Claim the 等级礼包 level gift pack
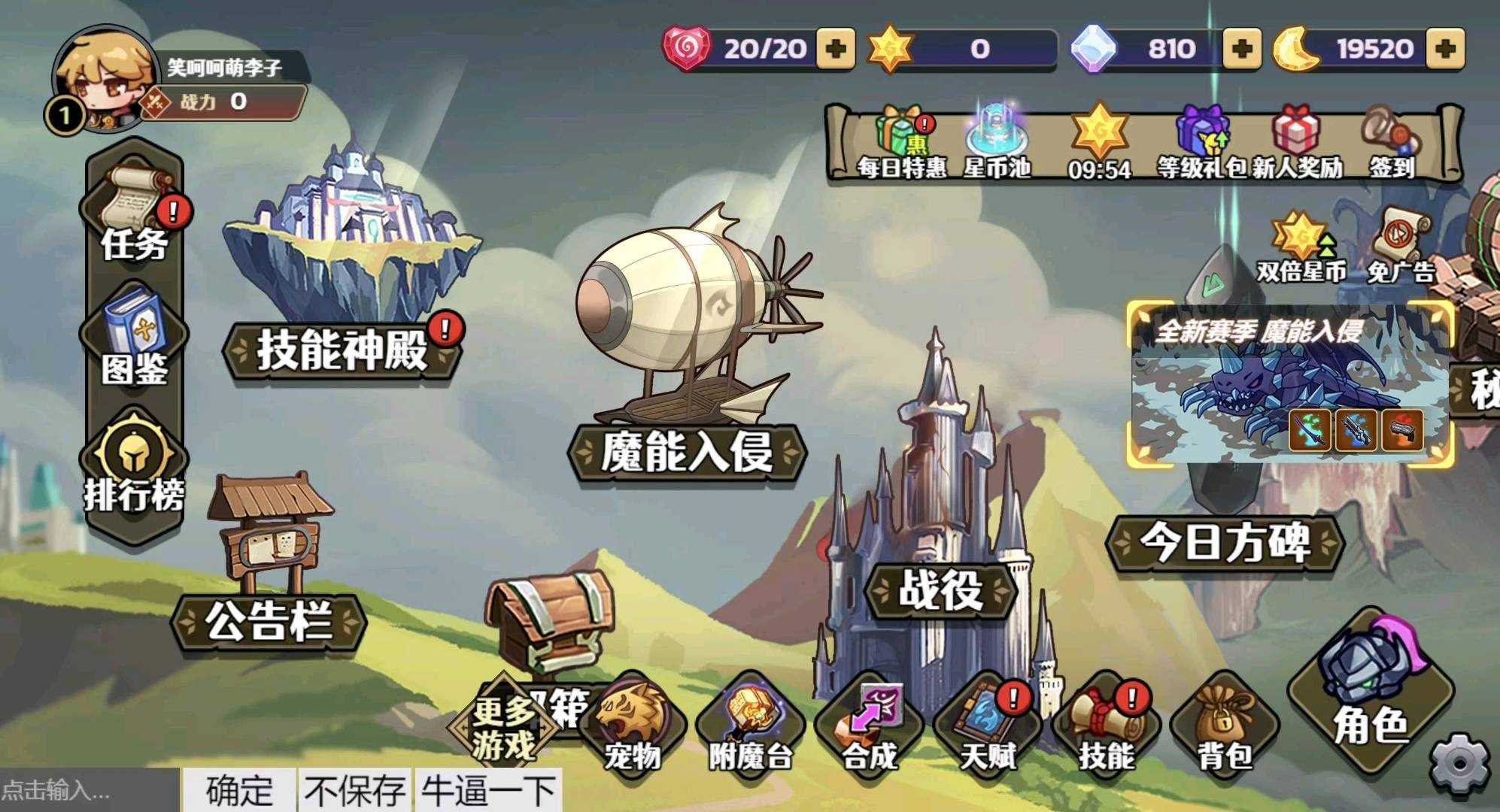This screenshot has height=812, width=1500. pos(1201,144)
